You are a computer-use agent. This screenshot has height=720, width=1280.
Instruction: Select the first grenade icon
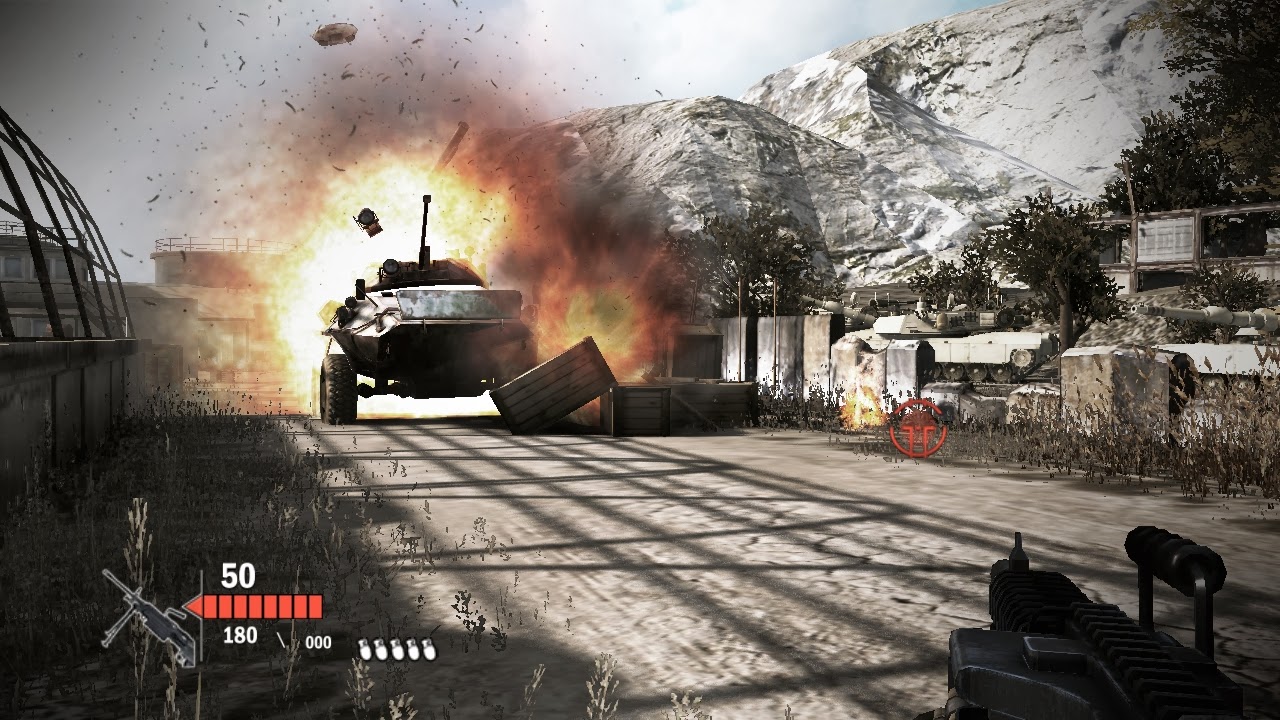[x=364, y=648]
